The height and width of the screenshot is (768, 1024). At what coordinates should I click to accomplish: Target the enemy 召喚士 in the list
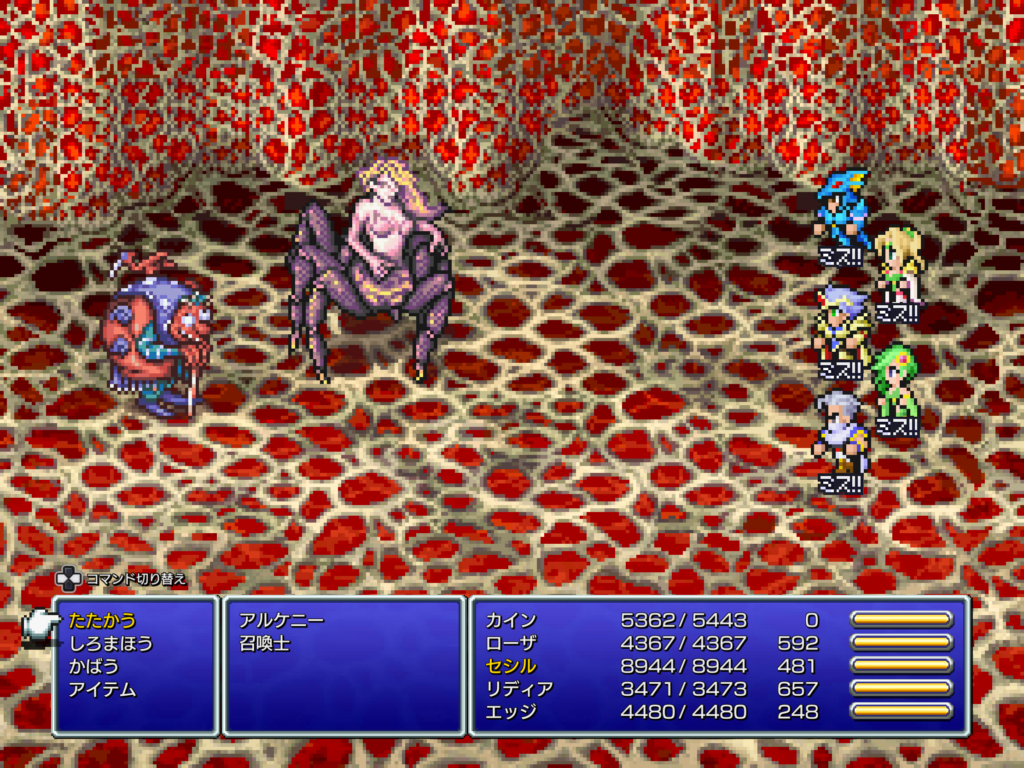[x=265, y=643]
